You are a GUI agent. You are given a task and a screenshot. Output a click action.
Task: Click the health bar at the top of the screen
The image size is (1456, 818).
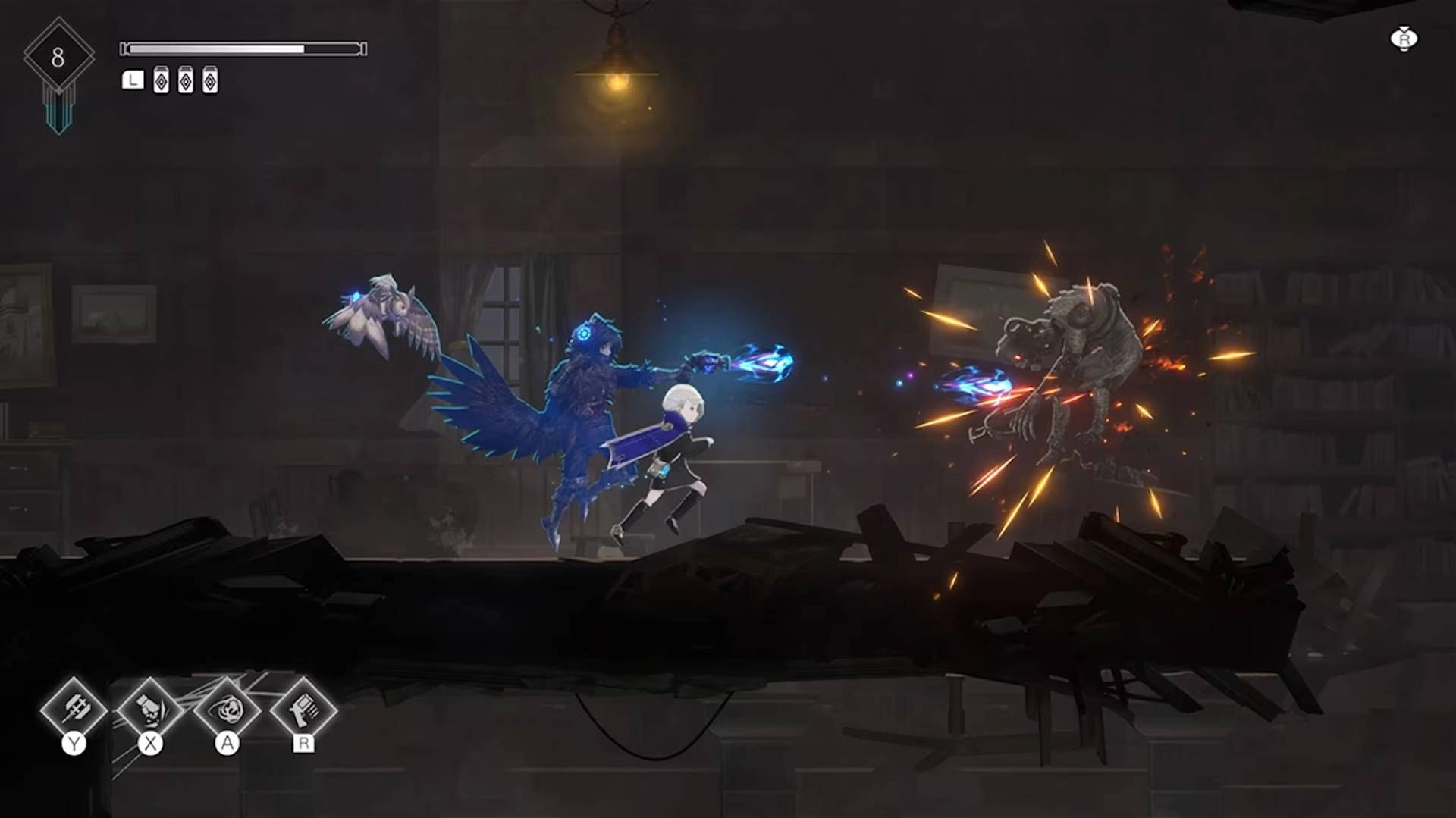coord(243,47)
